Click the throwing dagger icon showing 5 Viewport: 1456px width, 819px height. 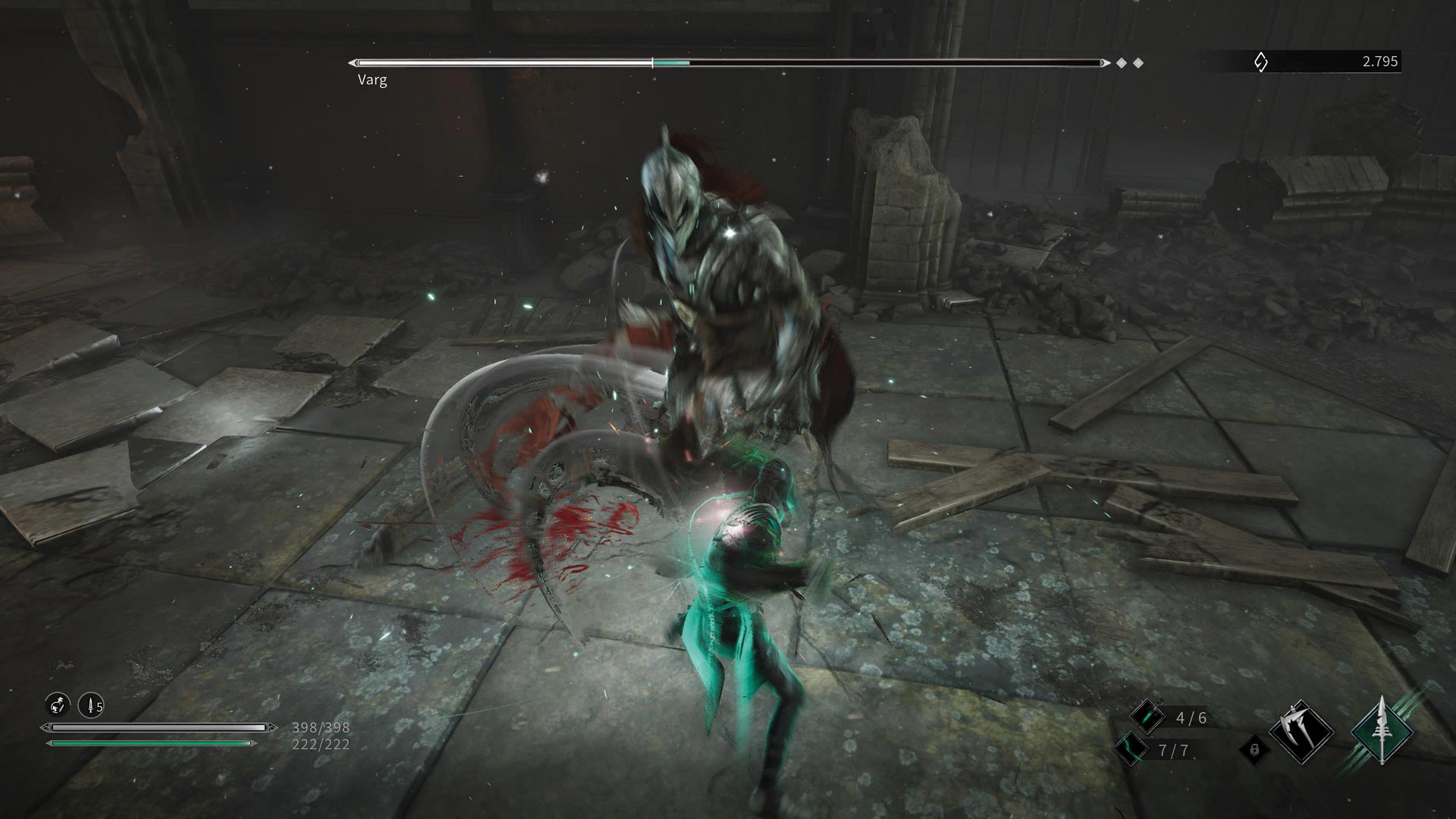tap(91, 706)
